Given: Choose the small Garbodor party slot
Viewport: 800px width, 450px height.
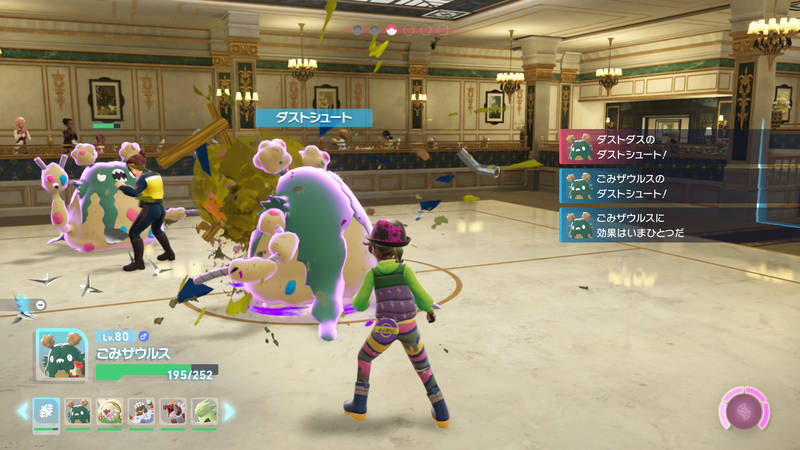Looking at the screenshot, I should 78,411.
